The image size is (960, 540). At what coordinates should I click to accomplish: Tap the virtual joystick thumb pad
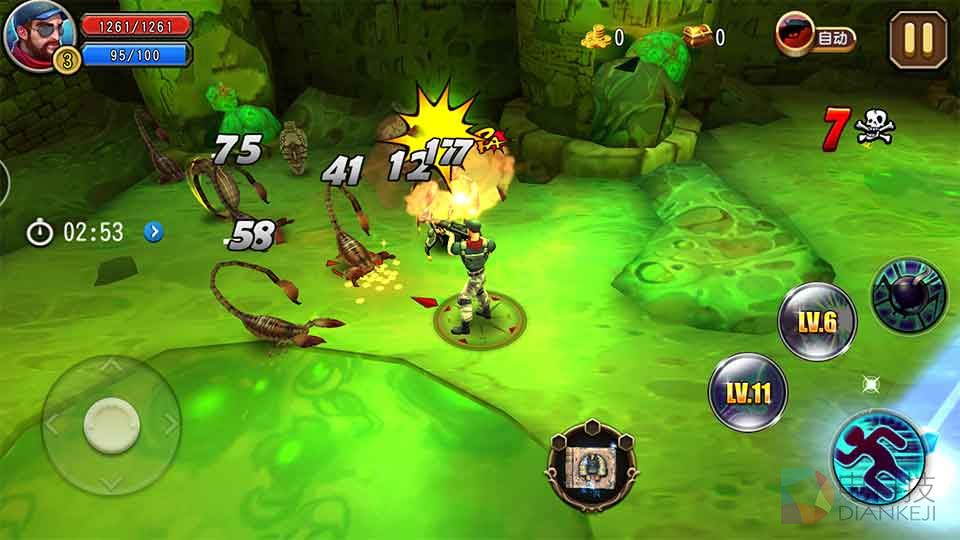coord(111,424)
